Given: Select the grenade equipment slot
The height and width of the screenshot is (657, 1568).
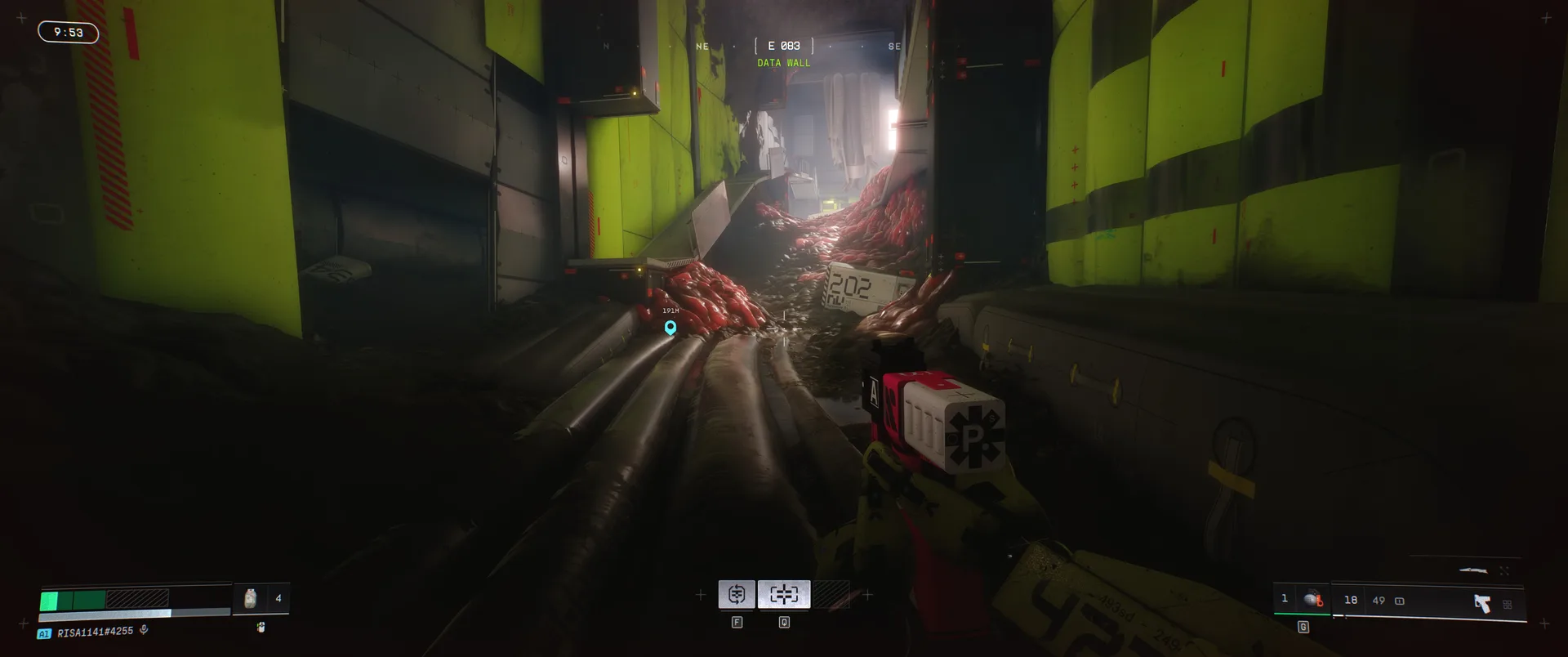Looking at the screenshot, I should click(1312, 599).
